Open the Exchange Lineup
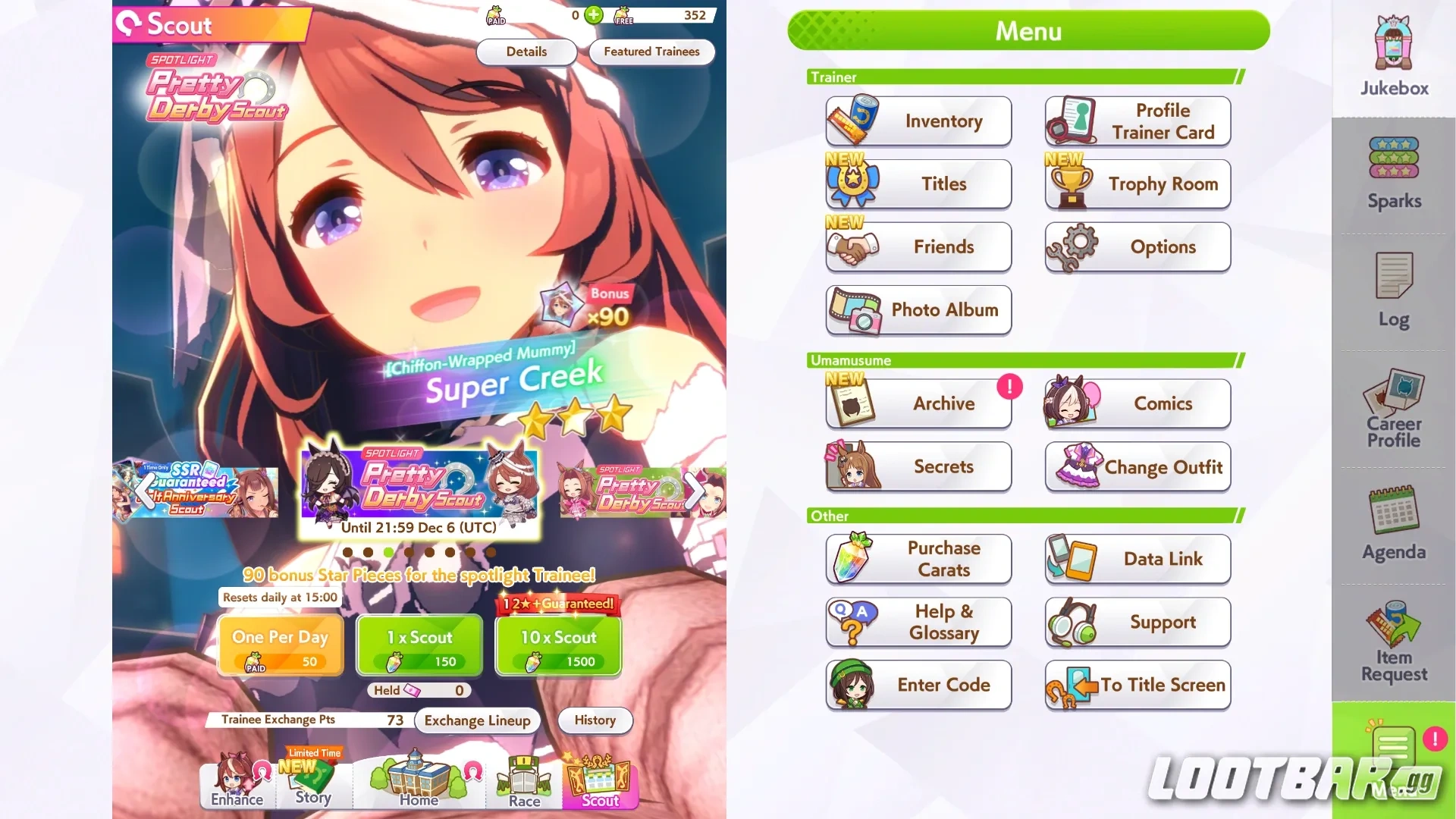Screen dimensions: 1456x819 [x=476, y=720]
